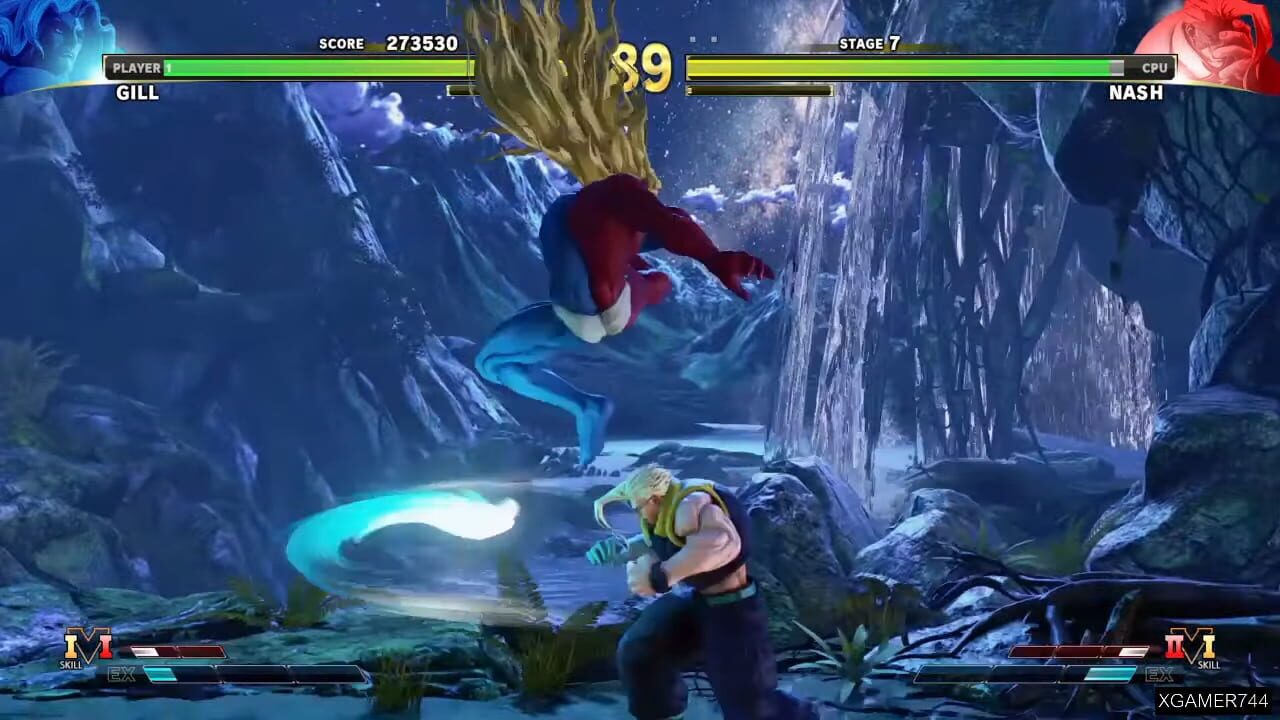The image size is (1280, 720).
Task: Click the NASH name label
Action: pos(1137,93)
